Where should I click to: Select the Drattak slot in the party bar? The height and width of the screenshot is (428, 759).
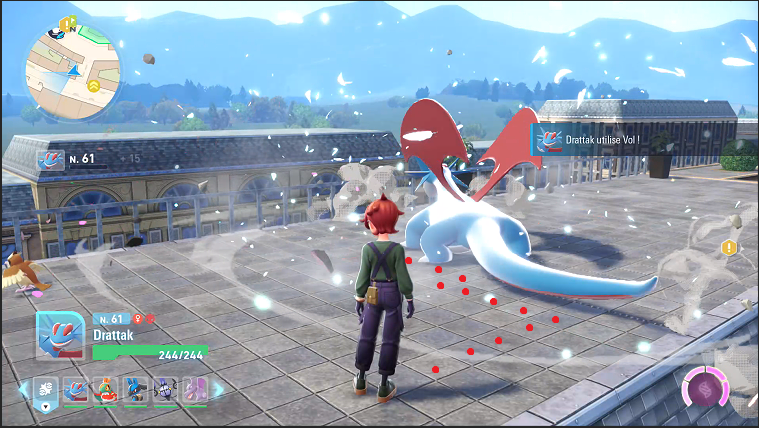point(76,389)
